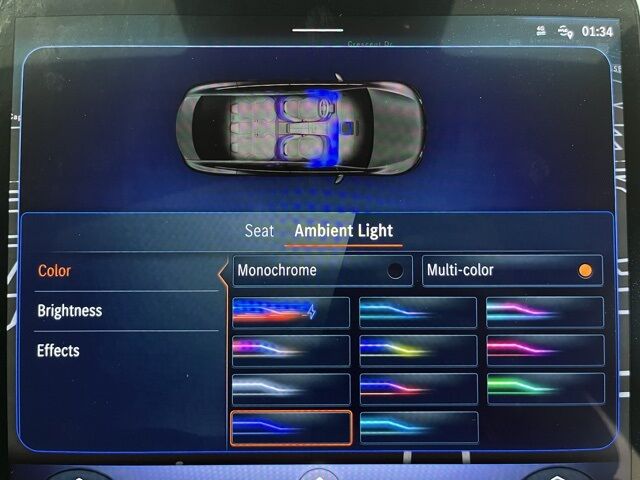Select the Color menu entry
This screenshot has width=640, height=480.
click(x=55, y=271)
